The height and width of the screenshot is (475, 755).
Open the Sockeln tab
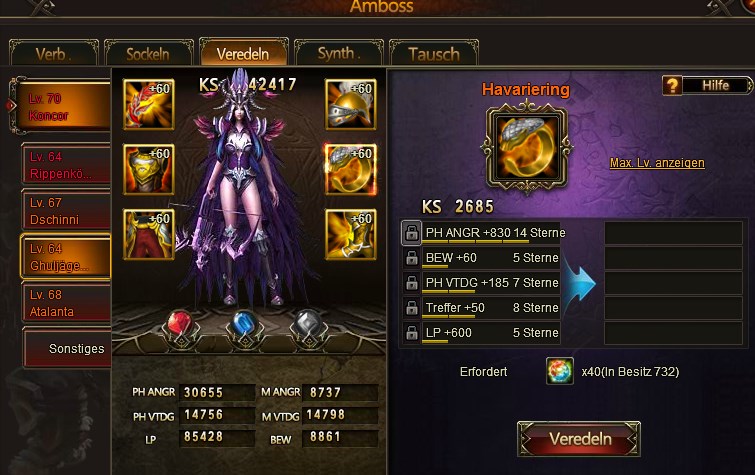point(147,54)
